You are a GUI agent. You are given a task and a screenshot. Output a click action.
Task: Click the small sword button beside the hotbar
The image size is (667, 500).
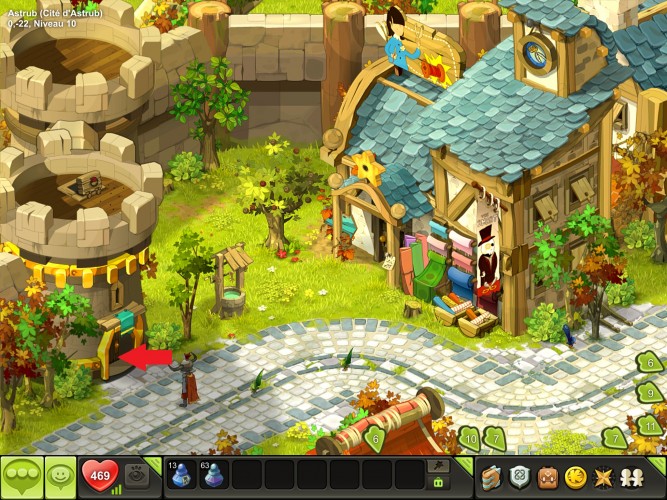(x=437, y=466)
